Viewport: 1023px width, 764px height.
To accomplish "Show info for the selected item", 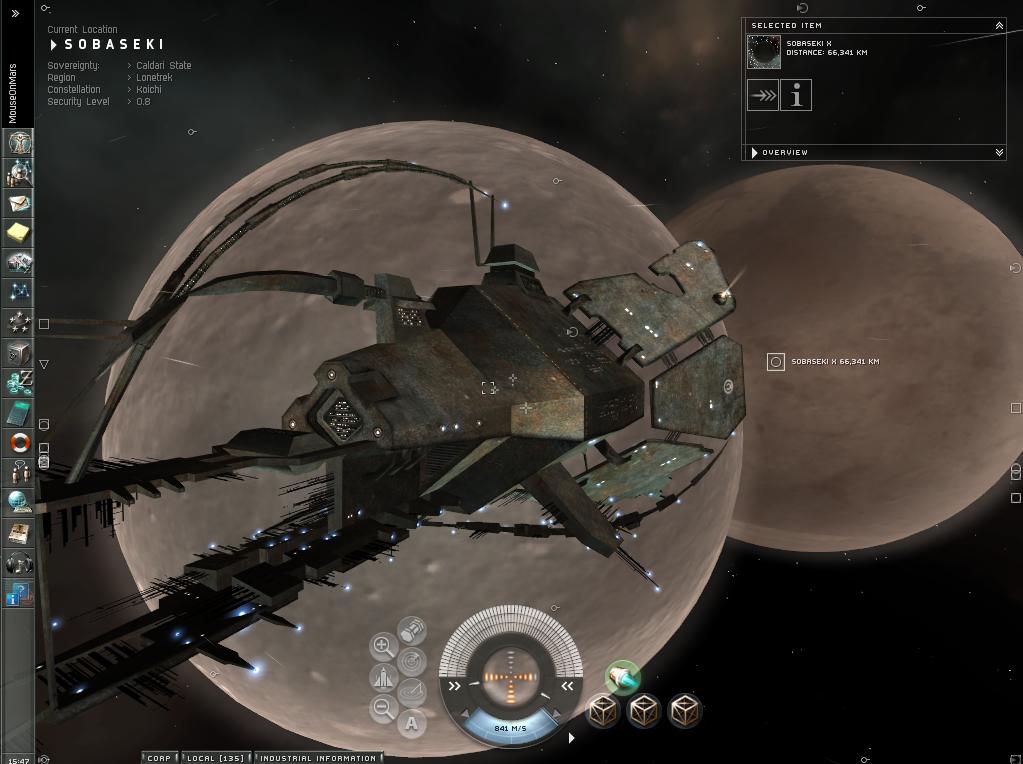I will pyautogui.click(x=796, y=96).
